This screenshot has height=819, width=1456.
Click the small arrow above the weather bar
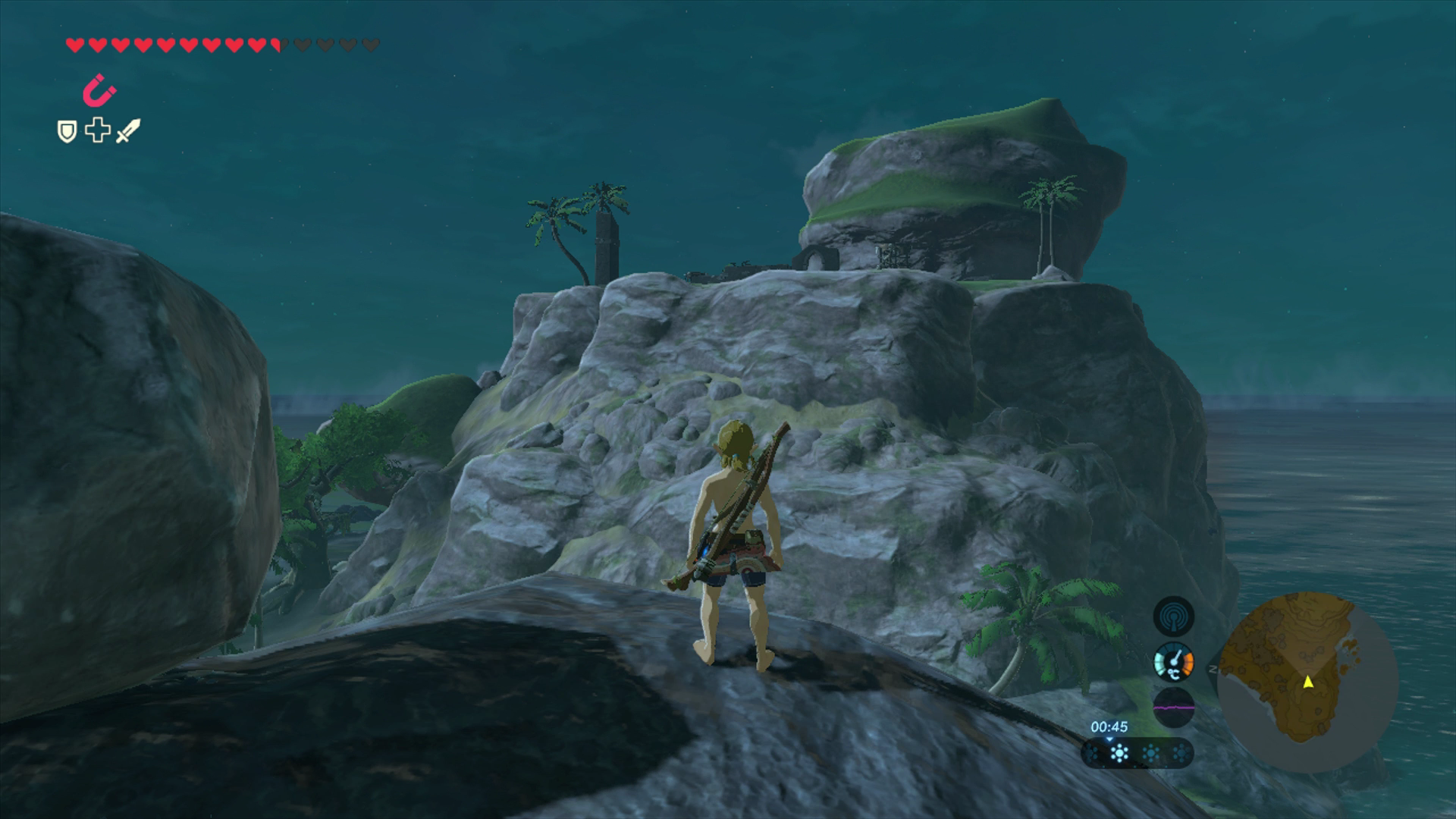[x=1109, y=739]
